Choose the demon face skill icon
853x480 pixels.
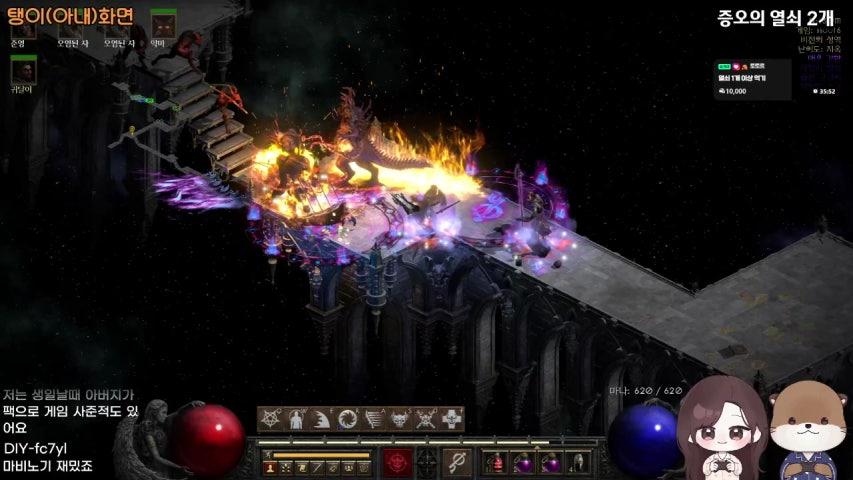click(400, 419)
